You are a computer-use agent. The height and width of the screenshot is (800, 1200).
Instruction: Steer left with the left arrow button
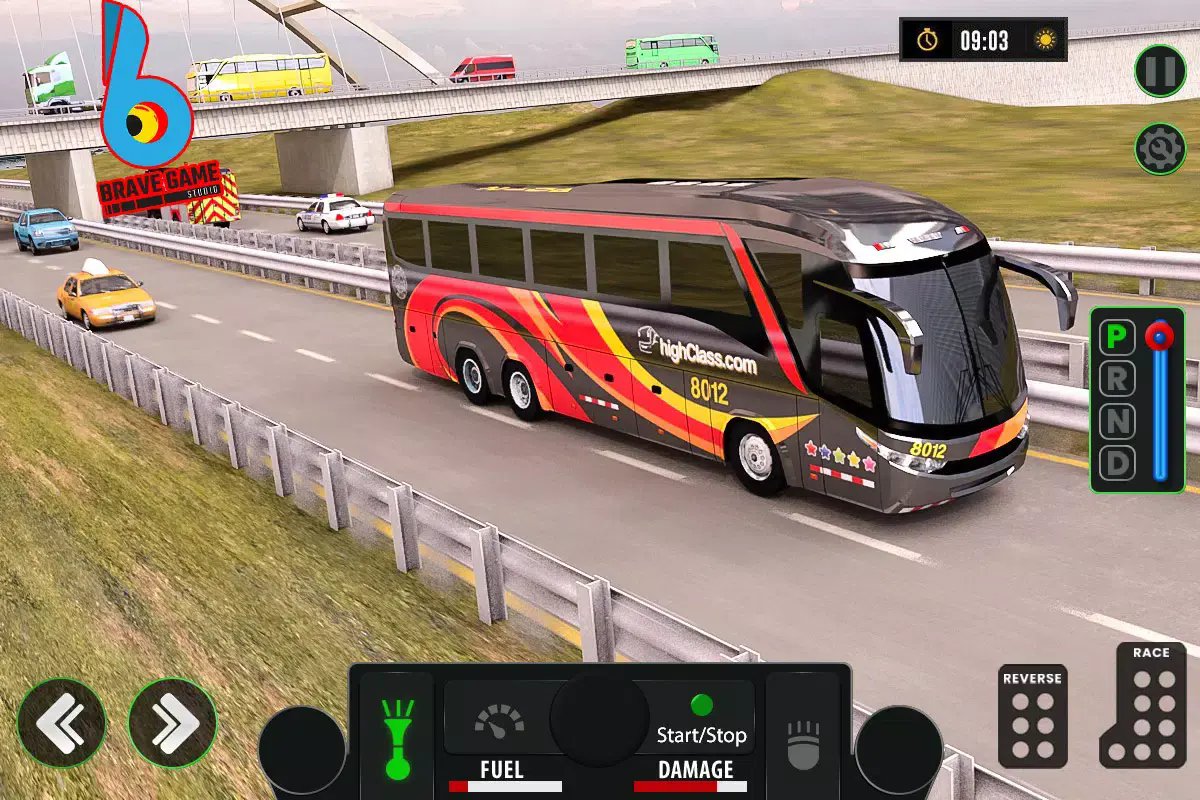61,722
